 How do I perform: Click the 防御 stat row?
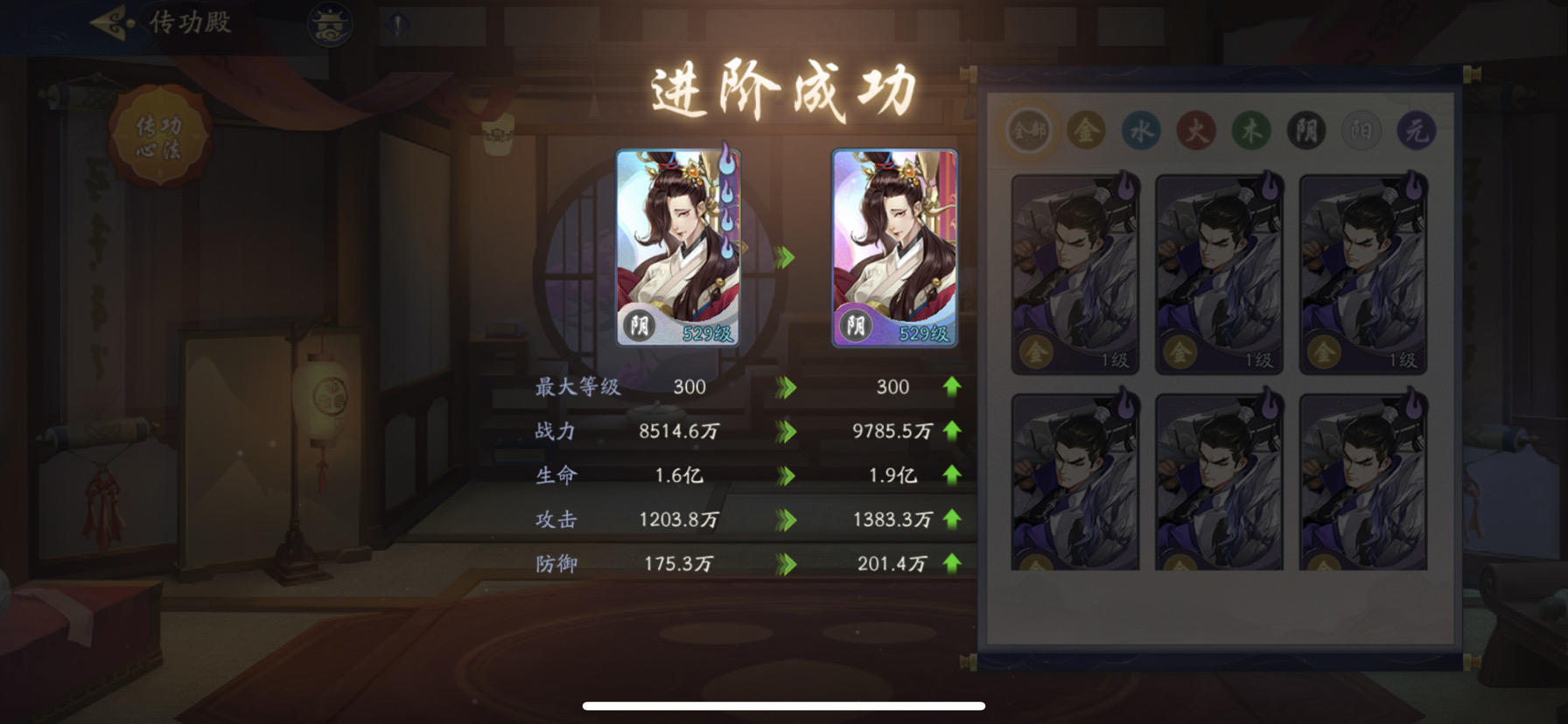(x=555, y=563)
